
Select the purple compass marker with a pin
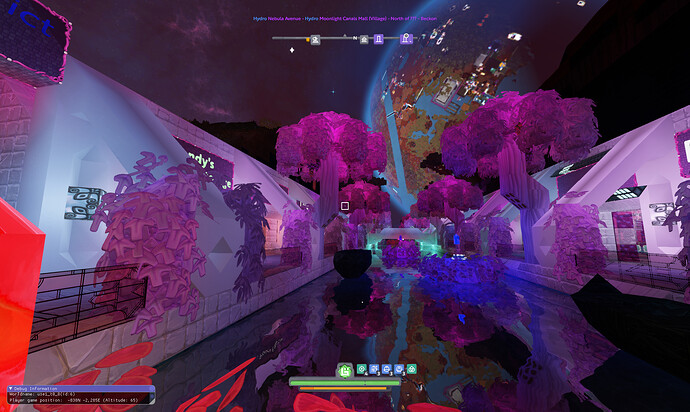[406, 38]
